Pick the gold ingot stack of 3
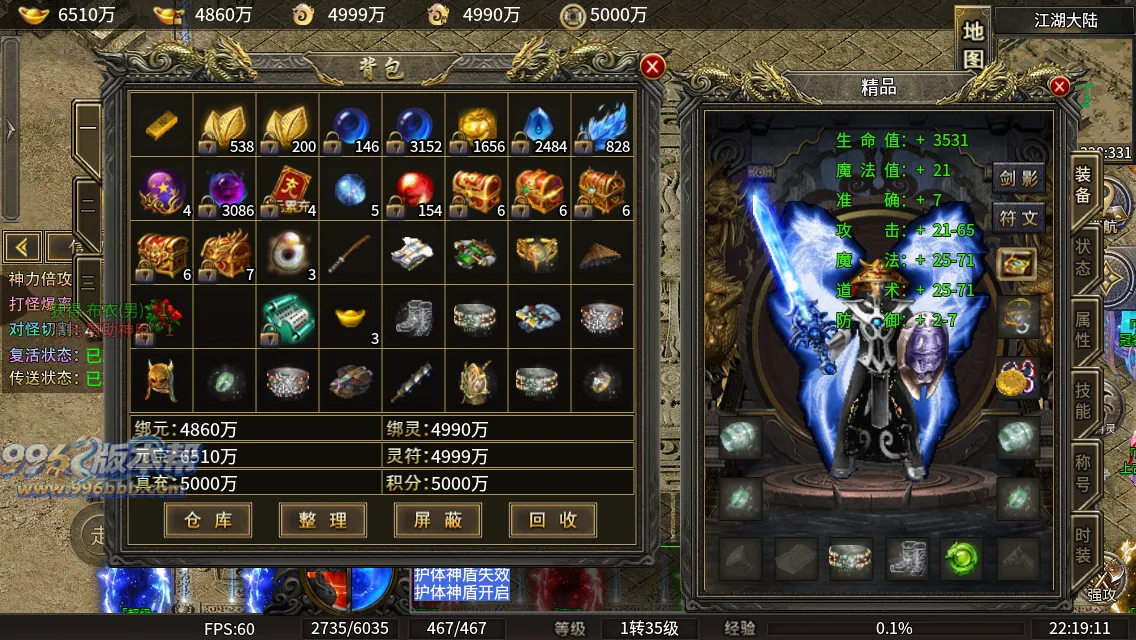 tap(351, 317)
